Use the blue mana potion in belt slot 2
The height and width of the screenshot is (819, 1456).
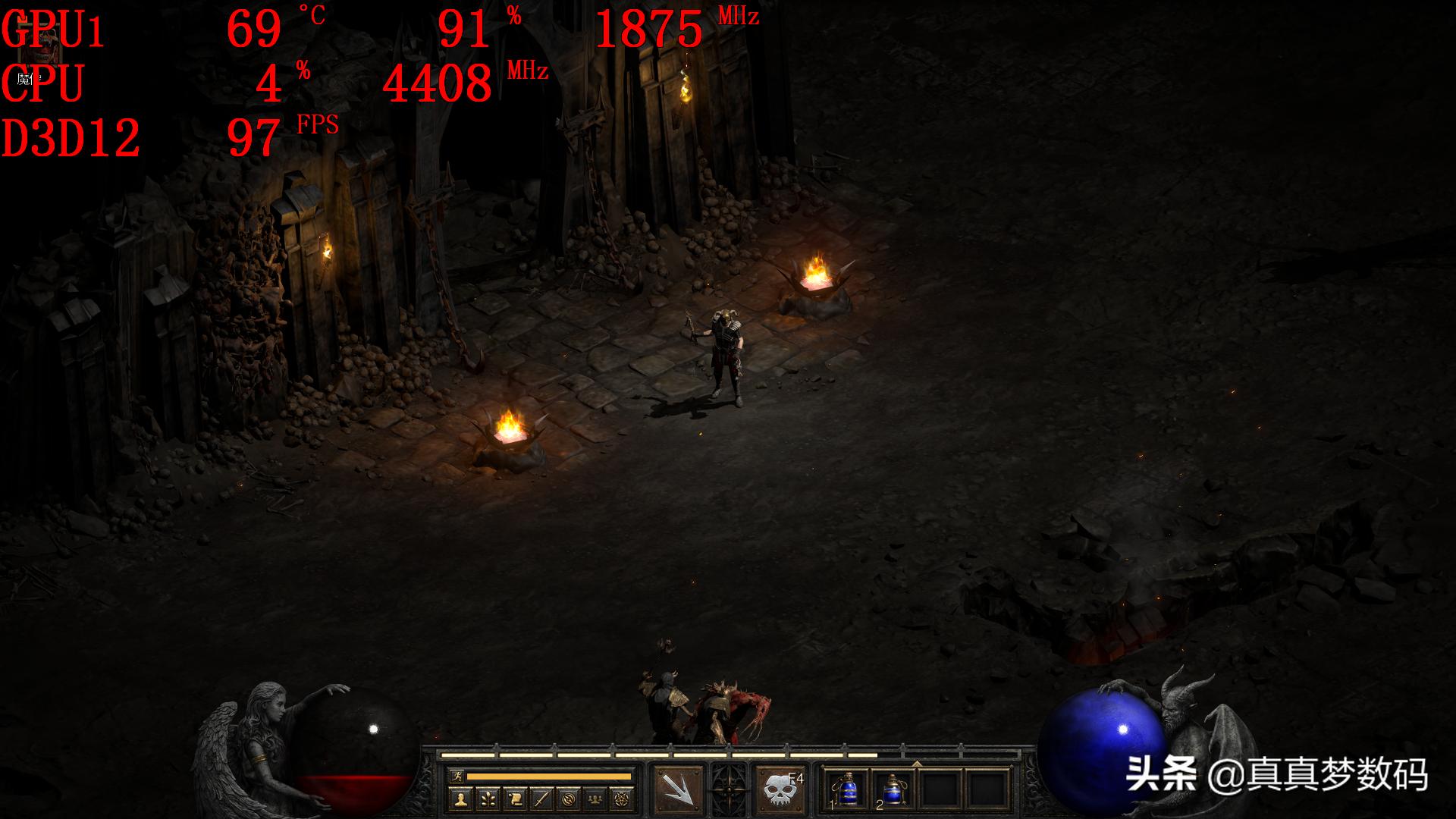click(893, 789)
